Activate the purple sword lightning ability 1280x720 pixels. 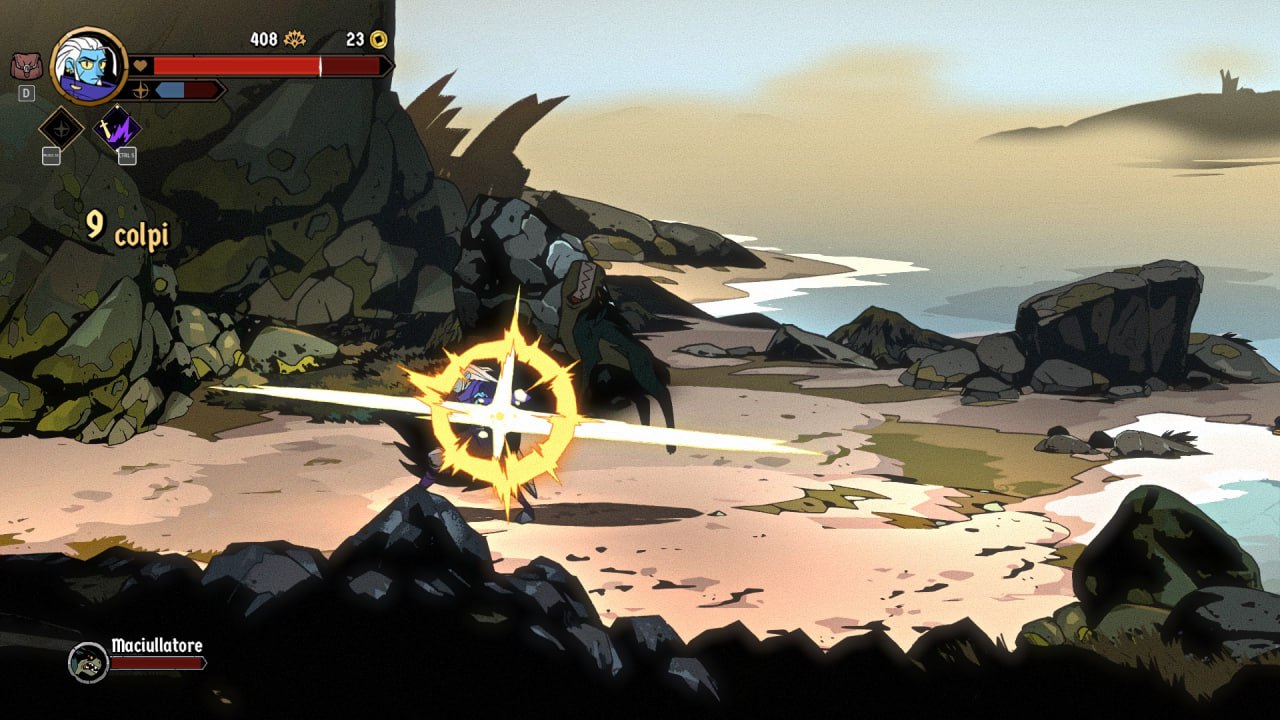[x=117, y=128]
